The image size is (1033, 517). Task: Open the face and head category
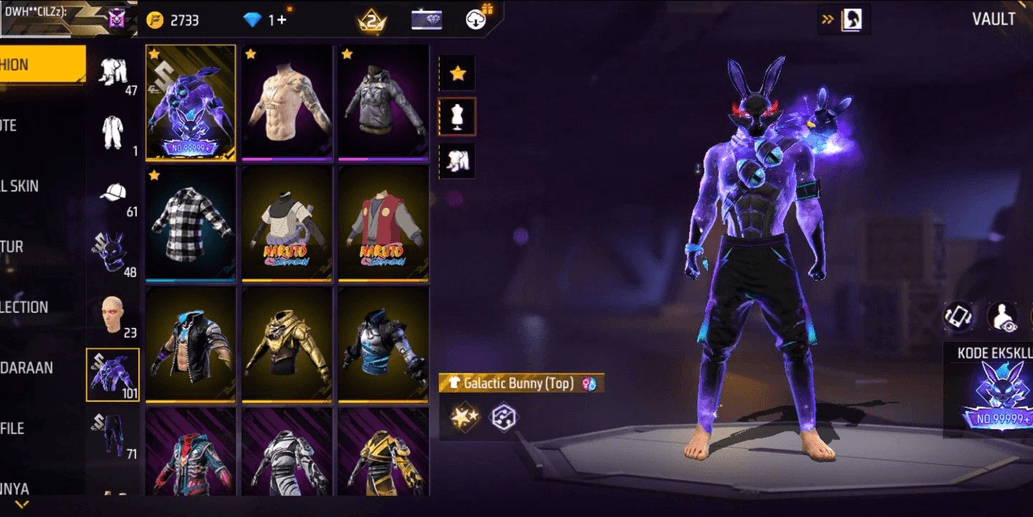[x=113, y=316]
